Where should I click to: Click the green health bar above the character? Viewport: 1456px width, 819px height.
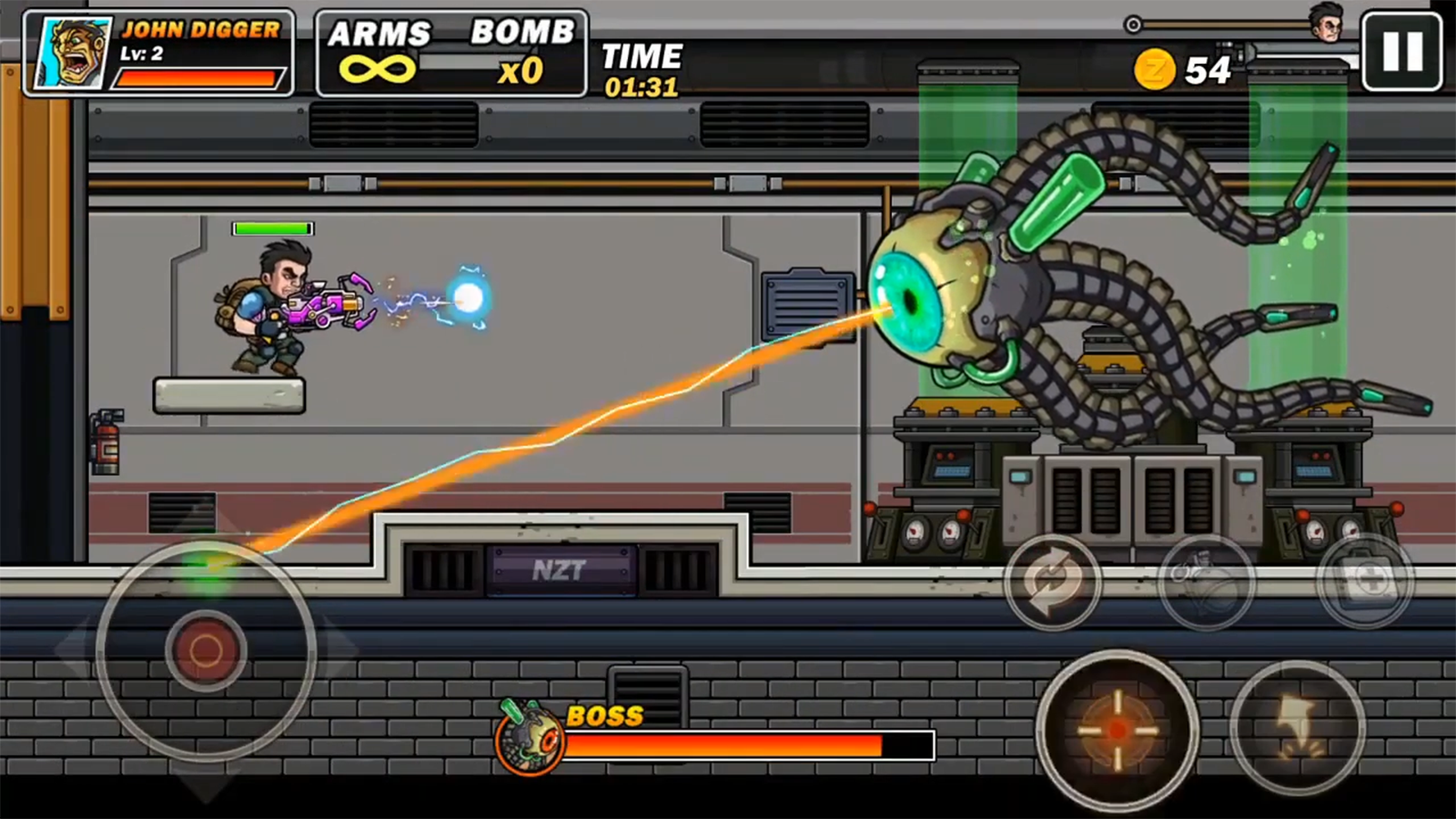pyautogui.click(x=273, y=227)
